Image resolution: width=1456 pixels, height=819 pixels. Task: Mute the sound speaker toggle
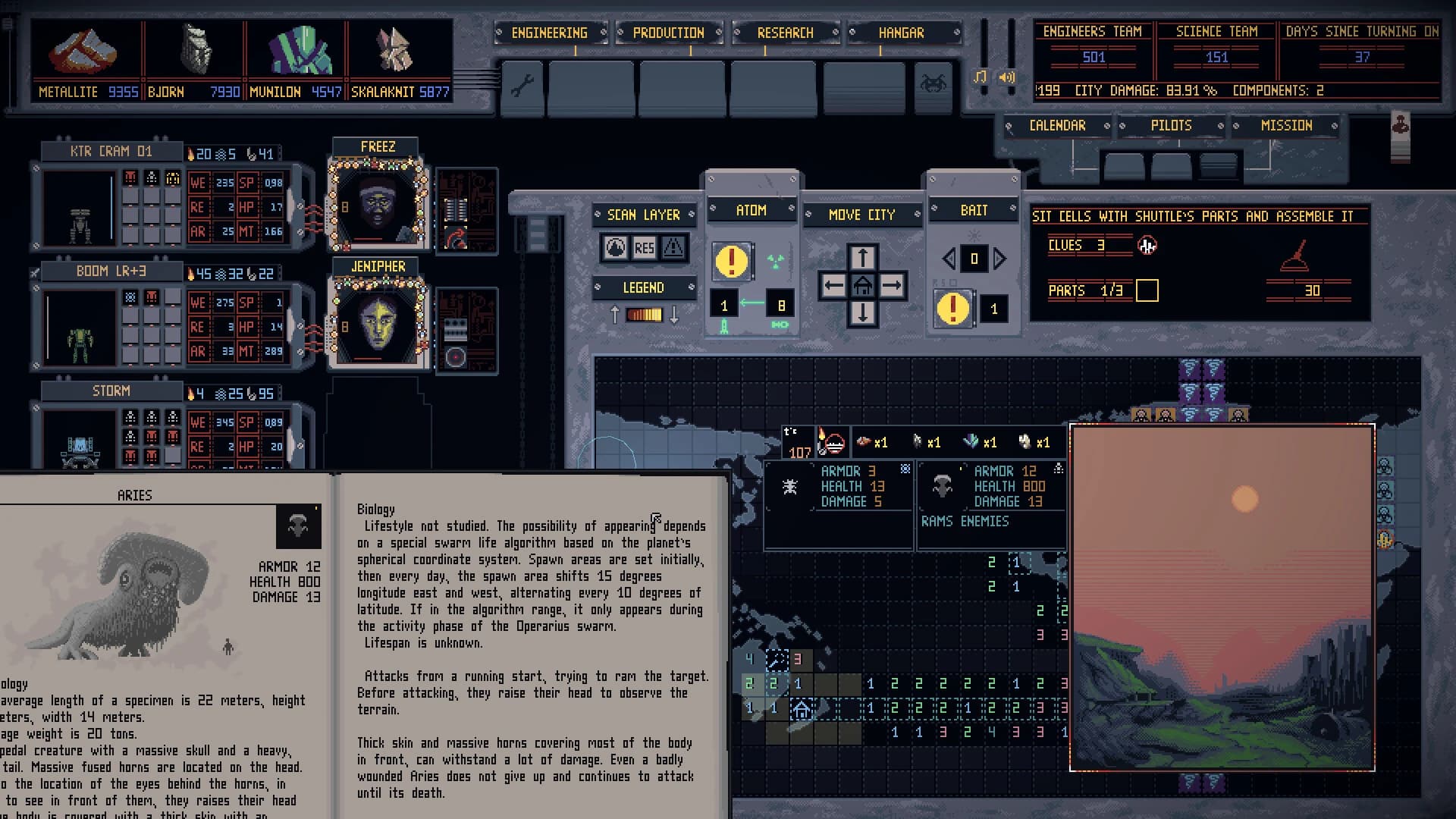point(1006,78)
